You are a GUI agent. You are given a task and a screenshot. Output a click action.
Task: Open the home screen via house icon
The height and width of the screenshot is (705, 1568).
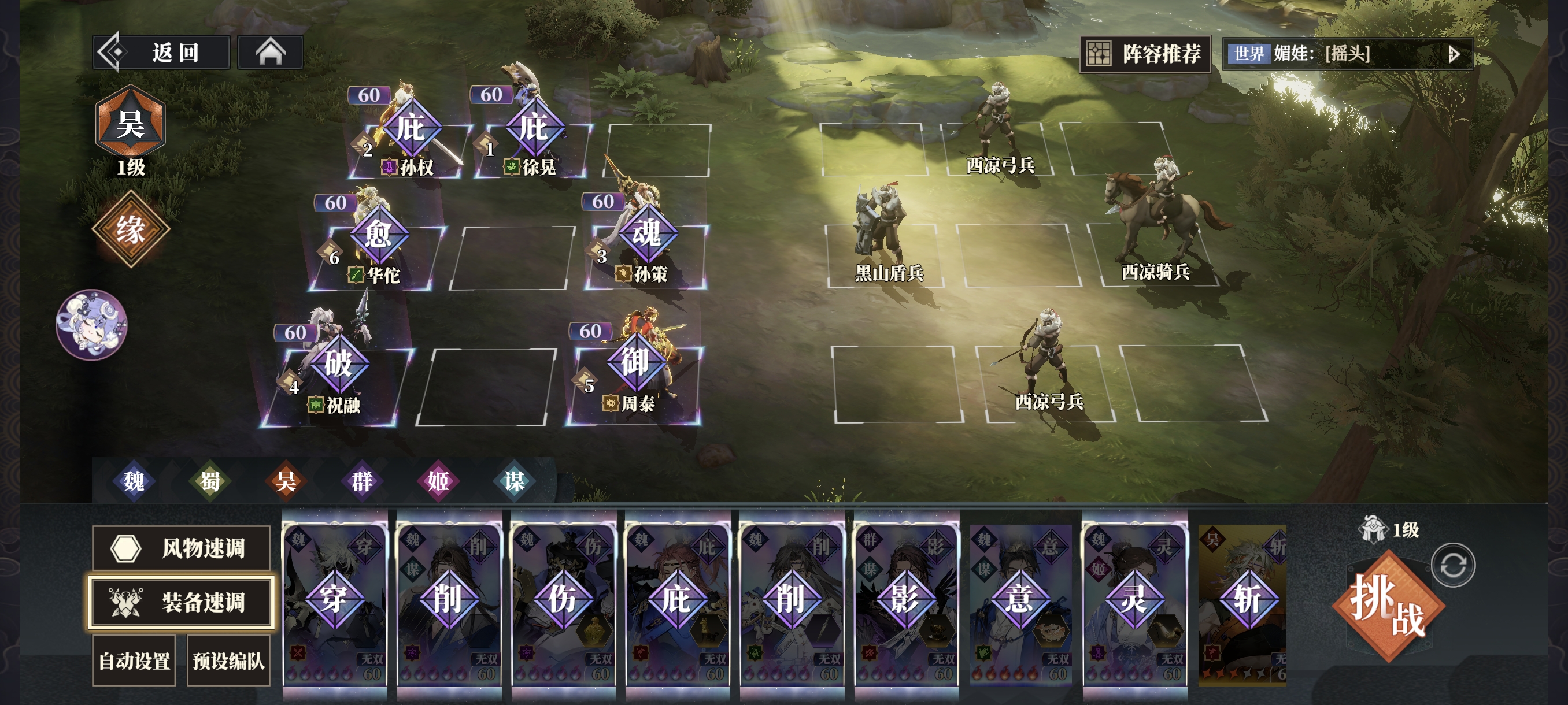point(269,53)
